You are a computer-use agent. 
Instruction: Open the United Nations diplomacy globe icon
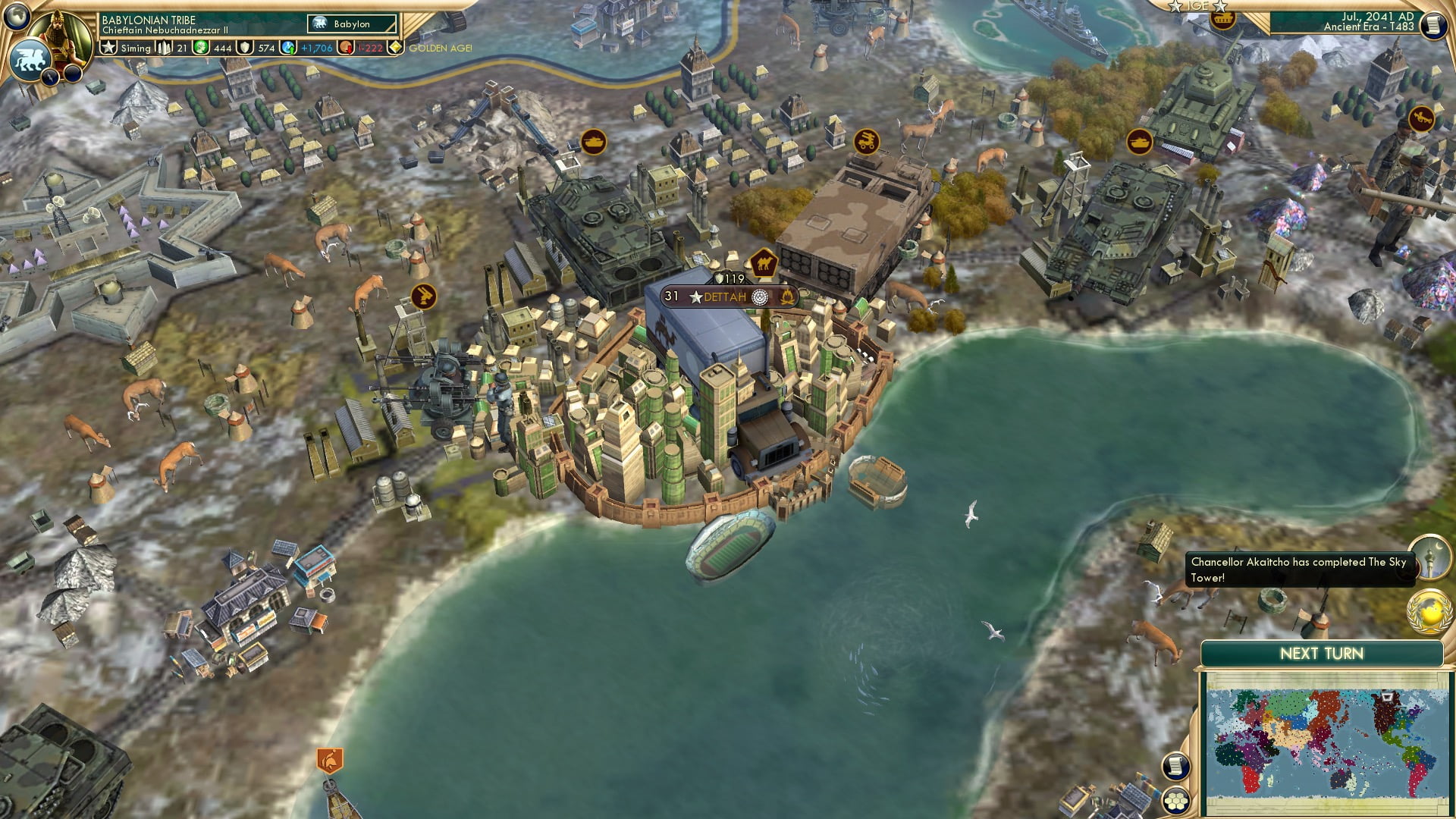pos(1428,613)
